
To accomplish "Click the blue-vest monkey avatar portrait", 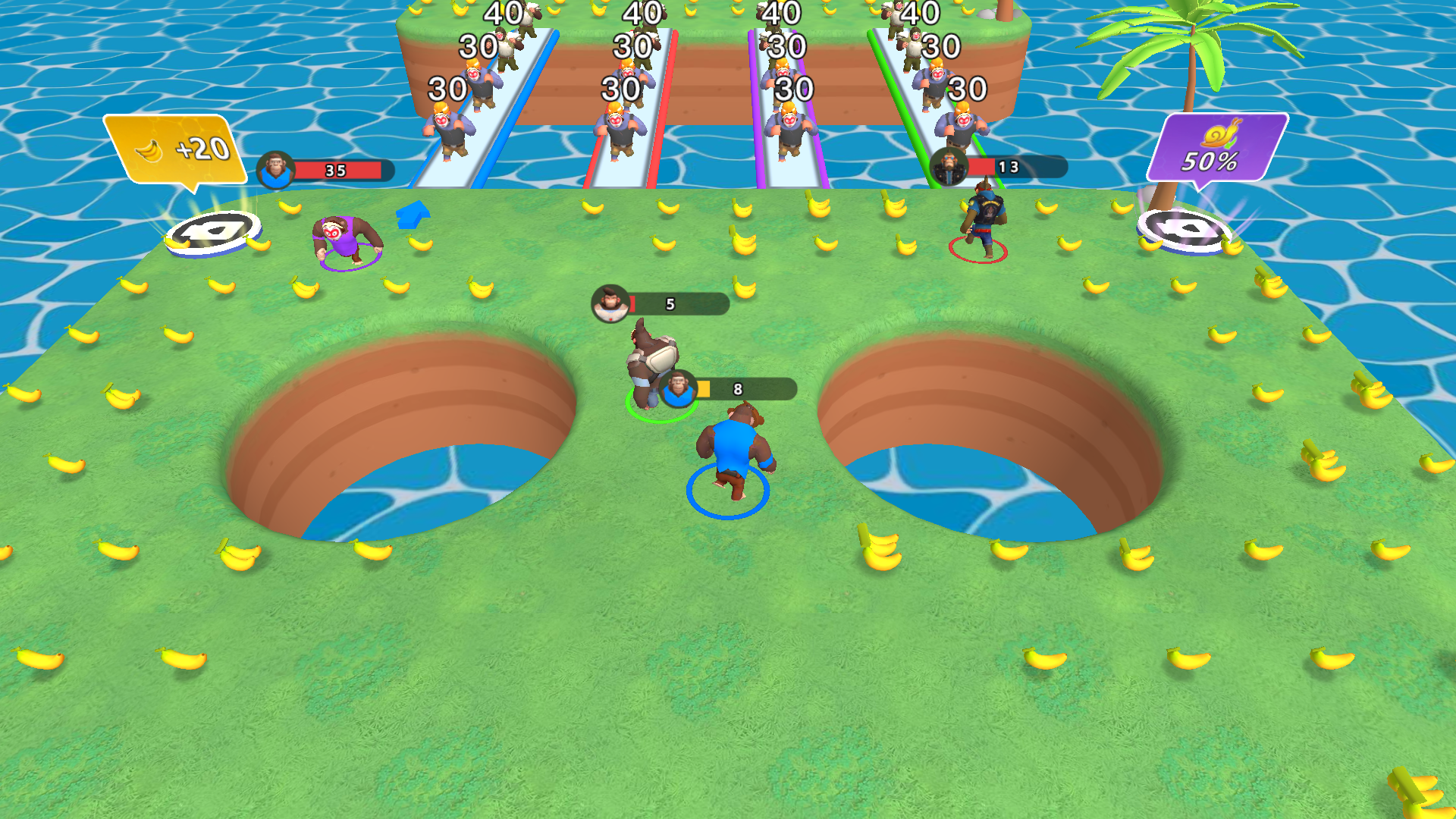I will 277,170.
